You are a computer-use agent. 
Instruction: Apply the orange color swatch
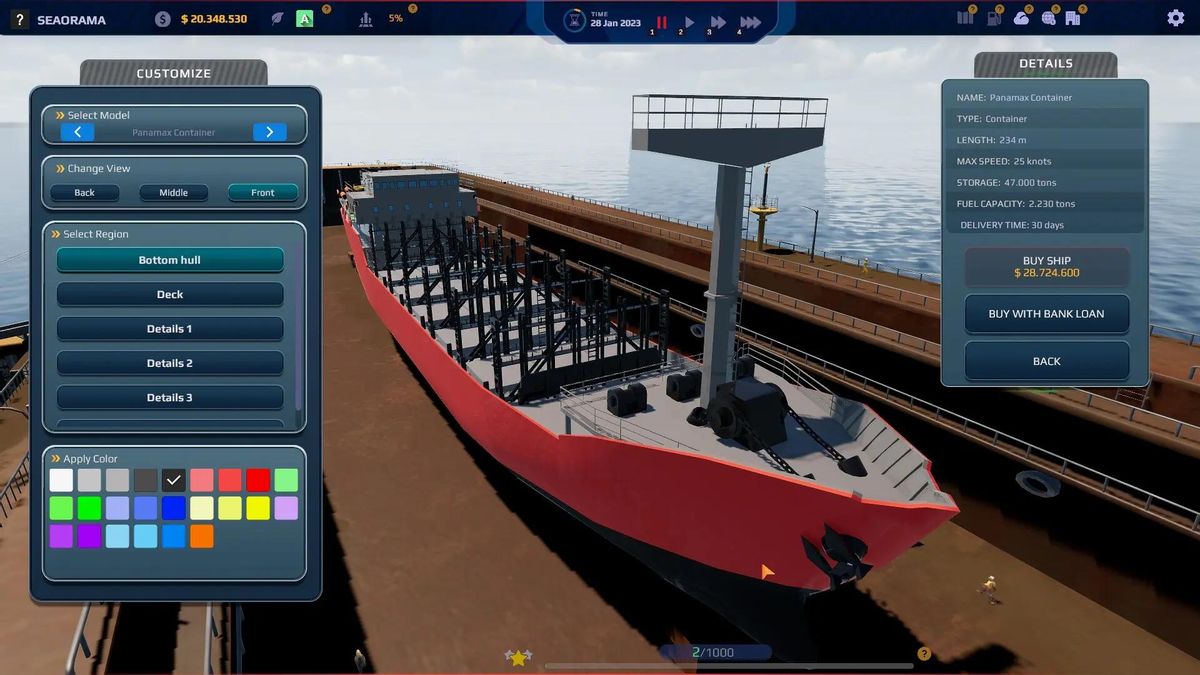[202, 536]
